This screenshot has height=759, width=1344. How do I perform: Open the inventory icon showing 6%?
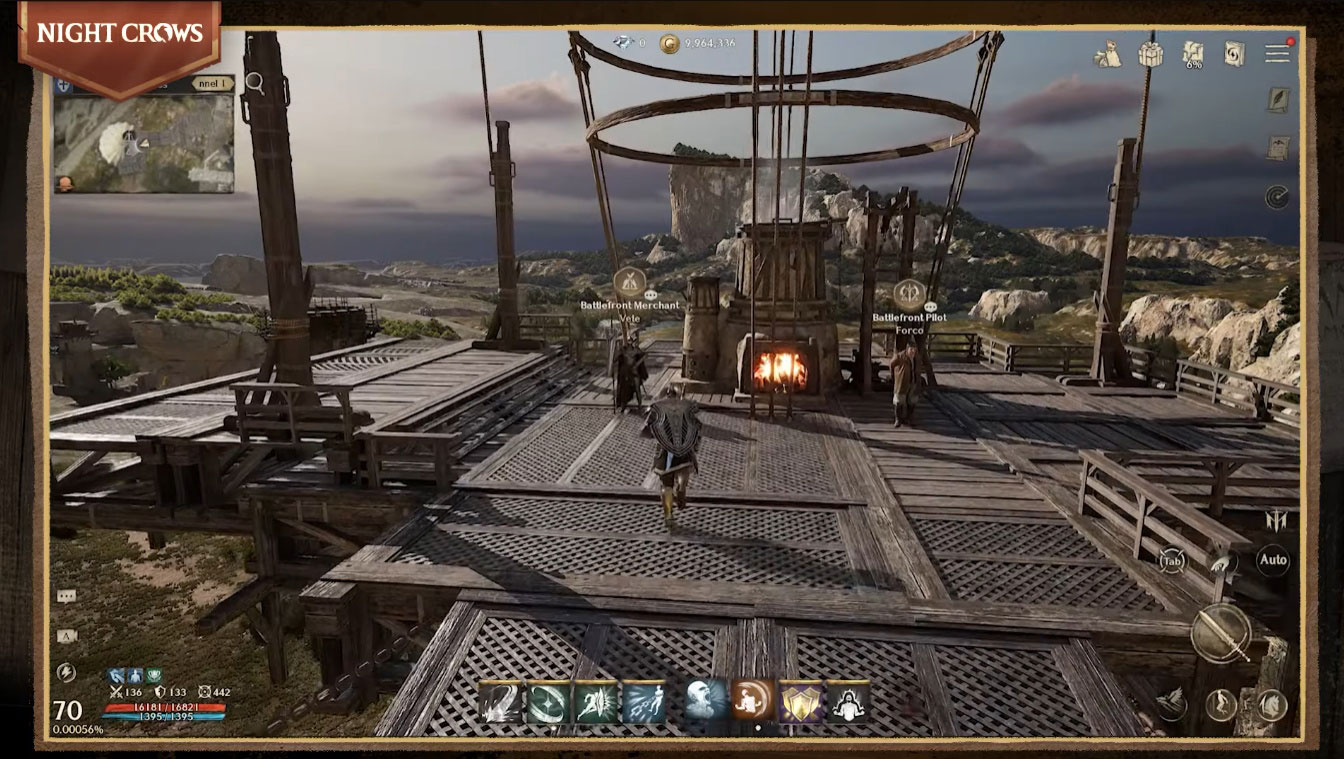pos(1192,54)
